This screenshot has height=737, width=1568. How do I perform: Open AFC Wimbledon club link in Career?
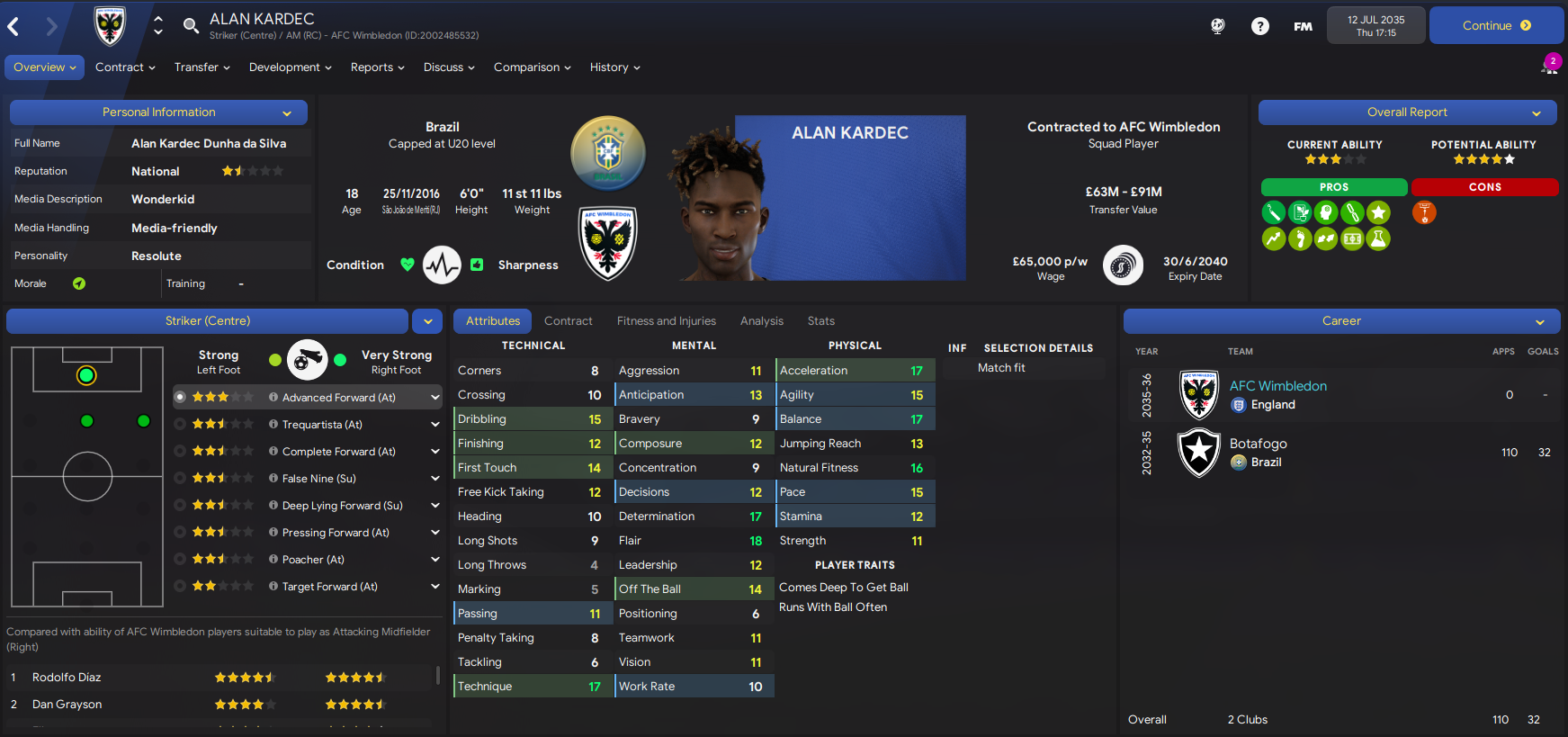[x=1277, y=386]
